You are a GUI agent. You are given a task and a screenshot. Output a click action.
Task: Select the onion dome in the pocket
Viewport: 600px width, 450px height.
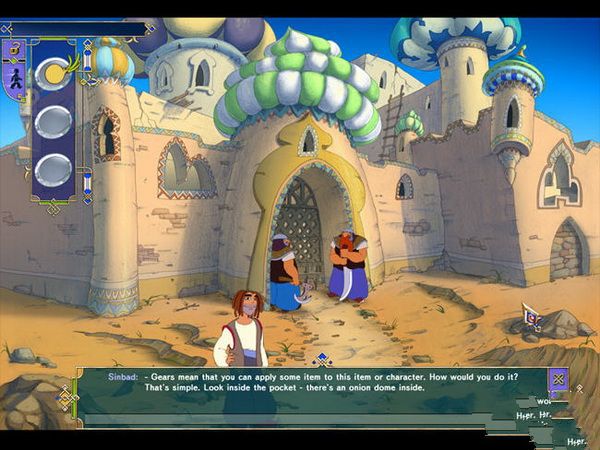(53, 74)
